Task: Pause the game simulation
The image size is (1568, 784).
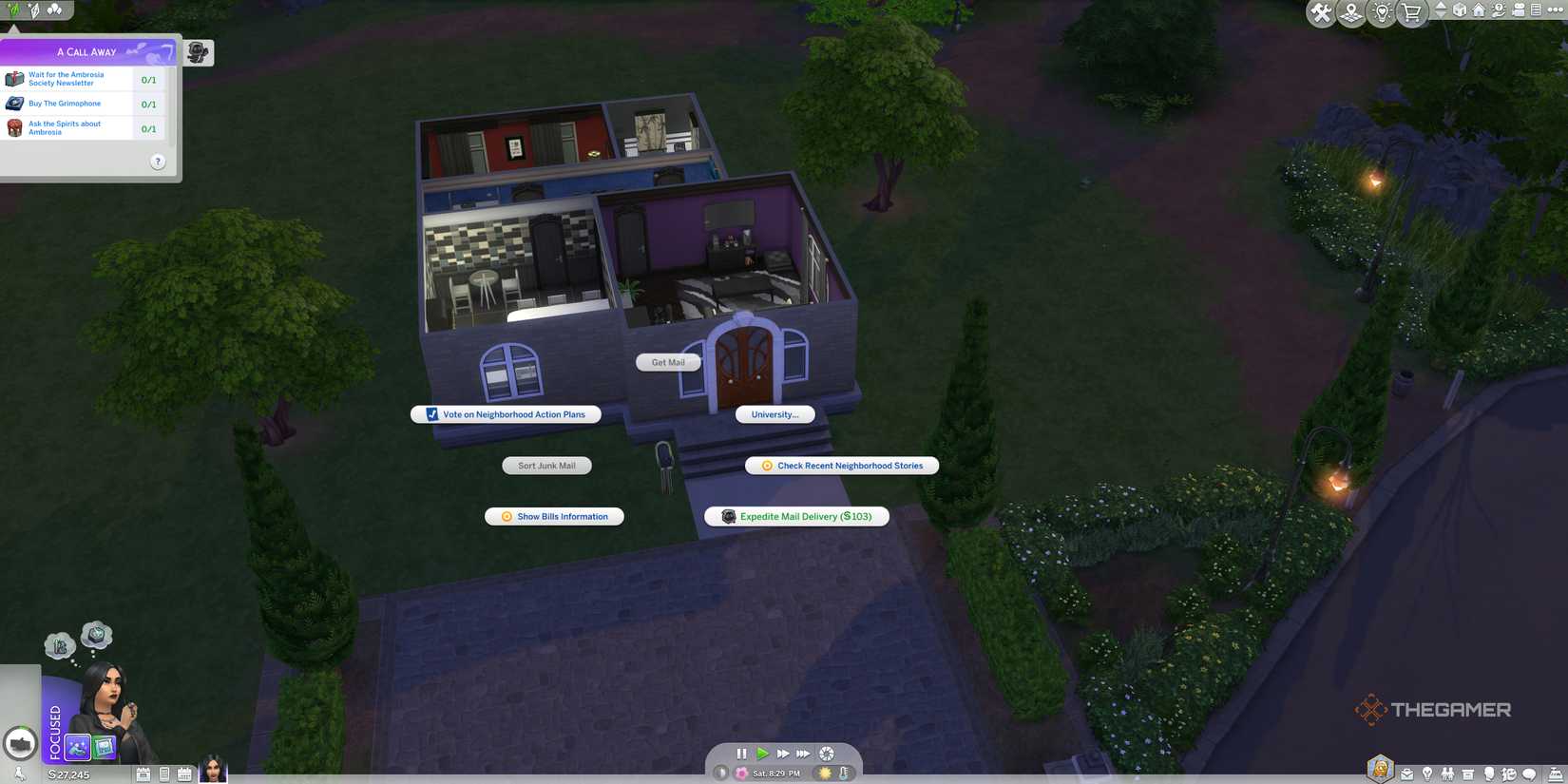Action: pos(741,753)
